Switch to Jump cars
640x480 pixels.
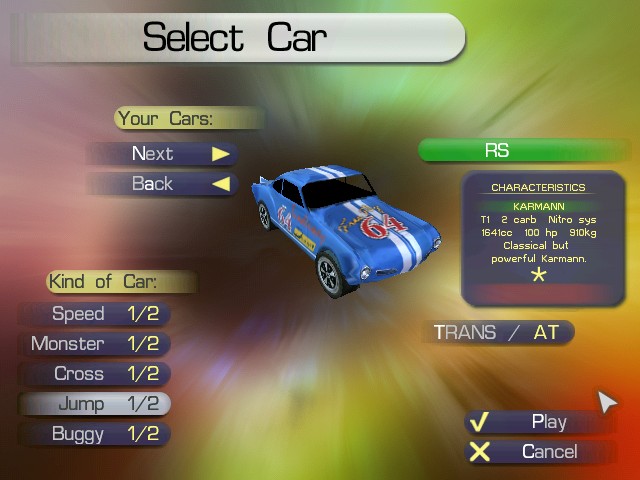(x=95, y=404)
